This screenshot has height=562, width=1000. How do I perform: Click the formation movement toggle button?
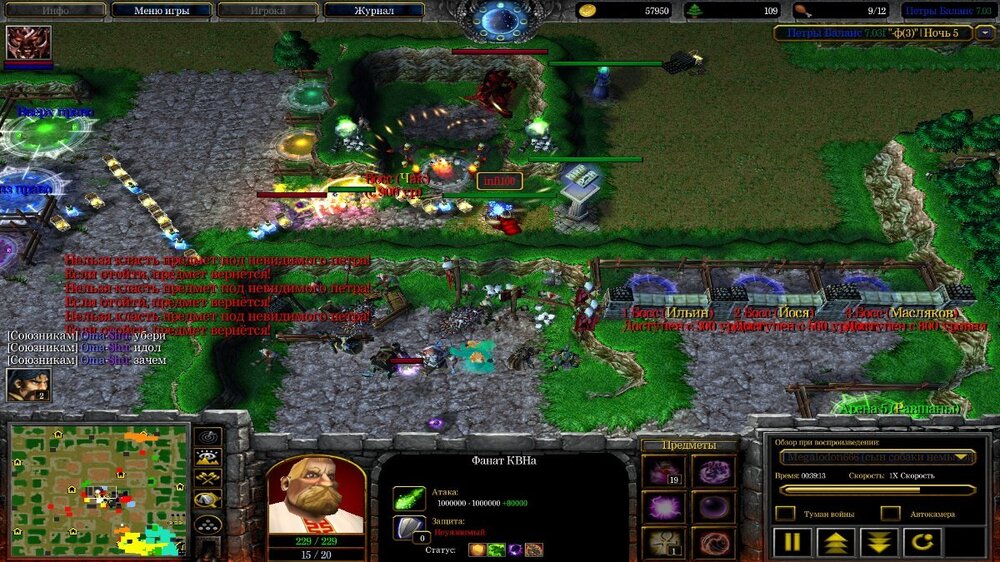[x=208, y=524]
